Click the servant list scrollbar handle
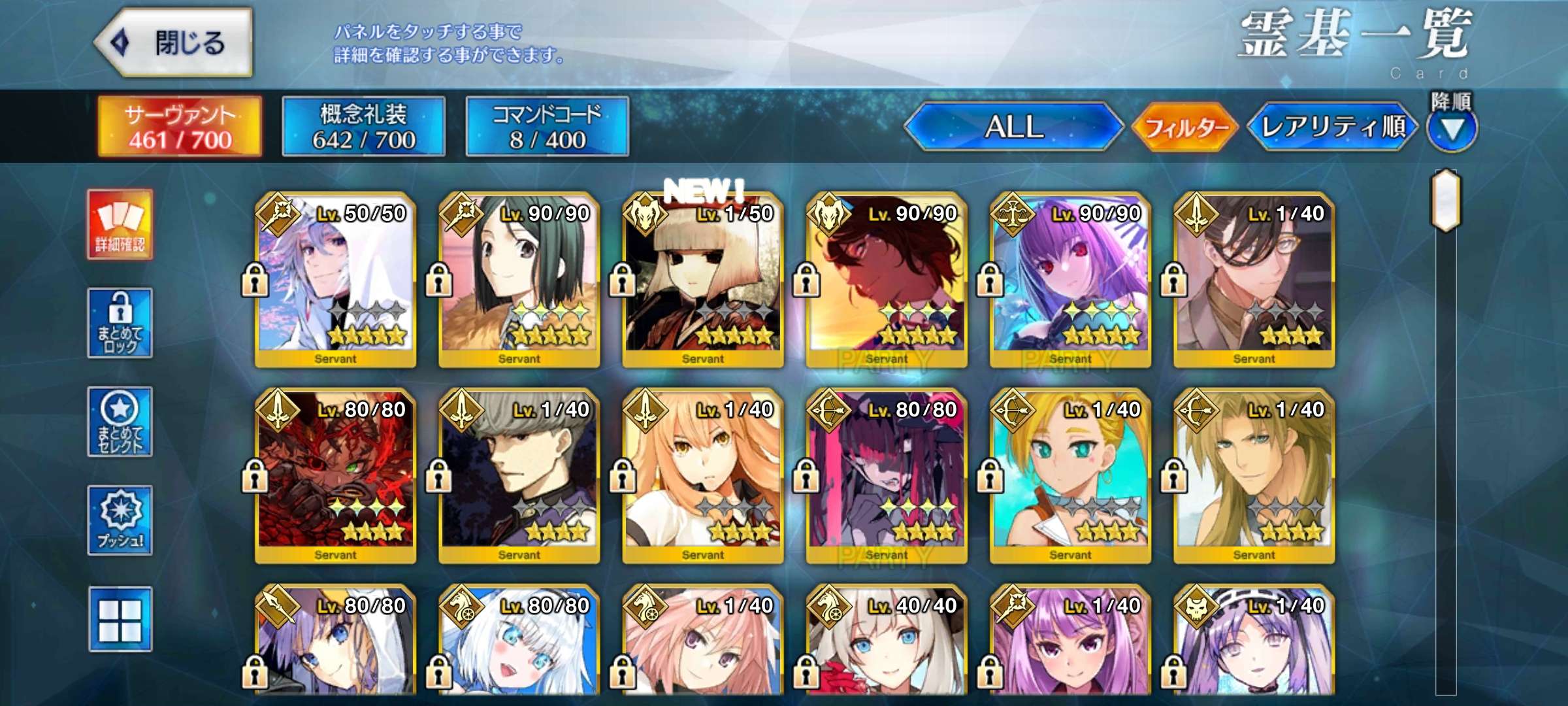This screenshot has width=1568, height=706. [1446, 200]
